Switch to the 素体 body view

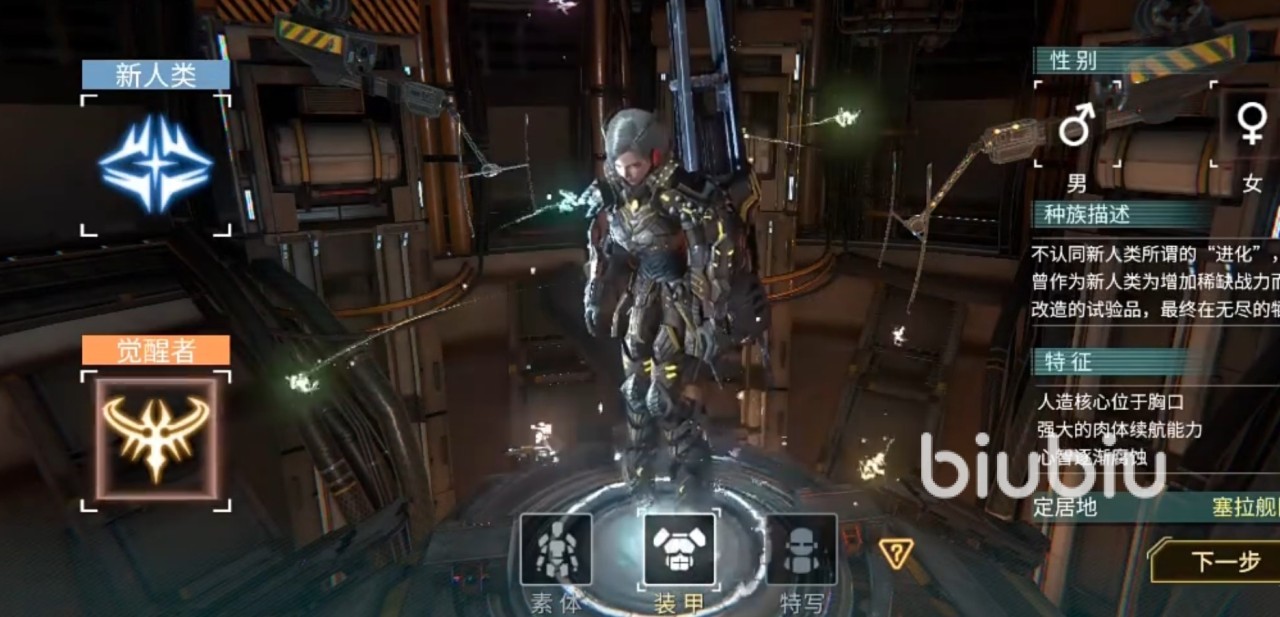(556, 550)
